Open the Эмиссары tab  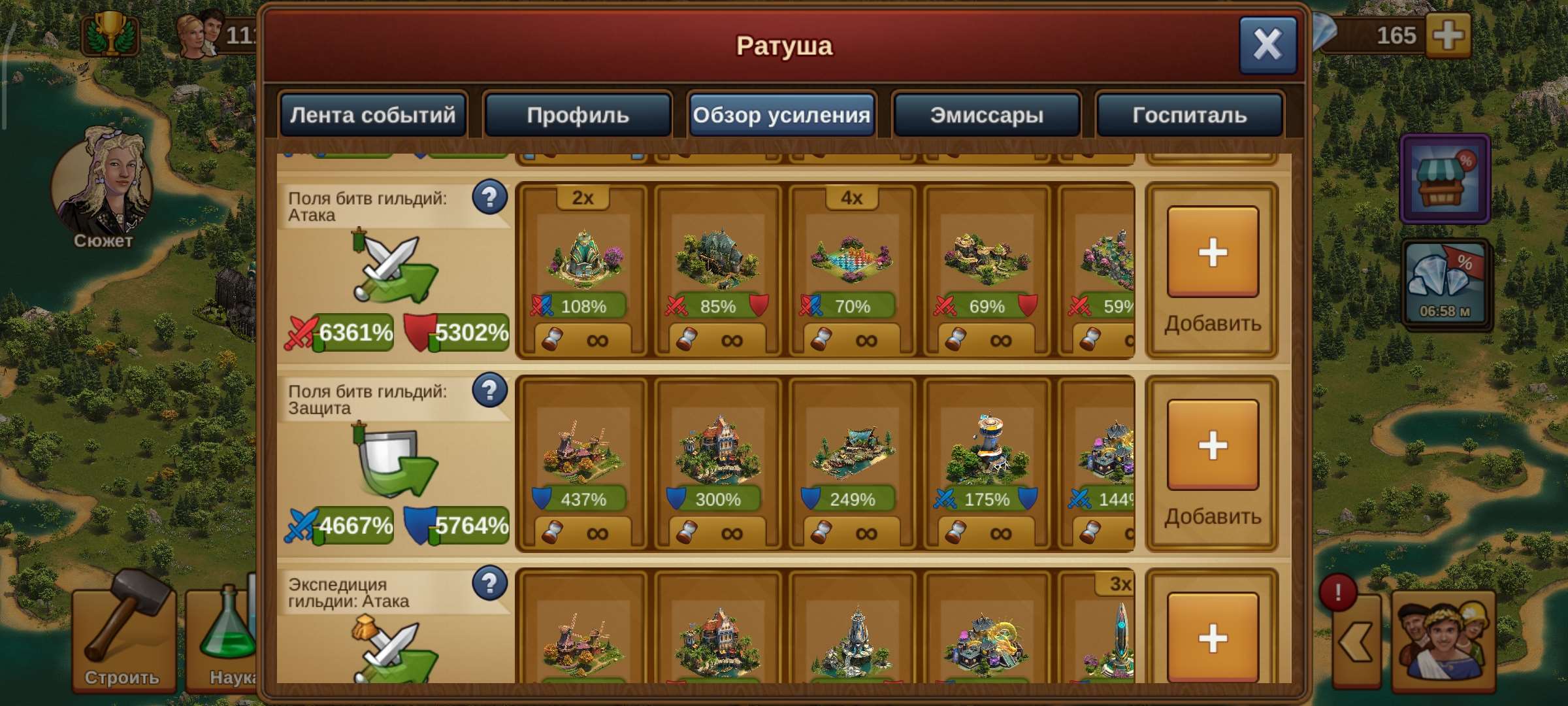[x=987, y=114]
